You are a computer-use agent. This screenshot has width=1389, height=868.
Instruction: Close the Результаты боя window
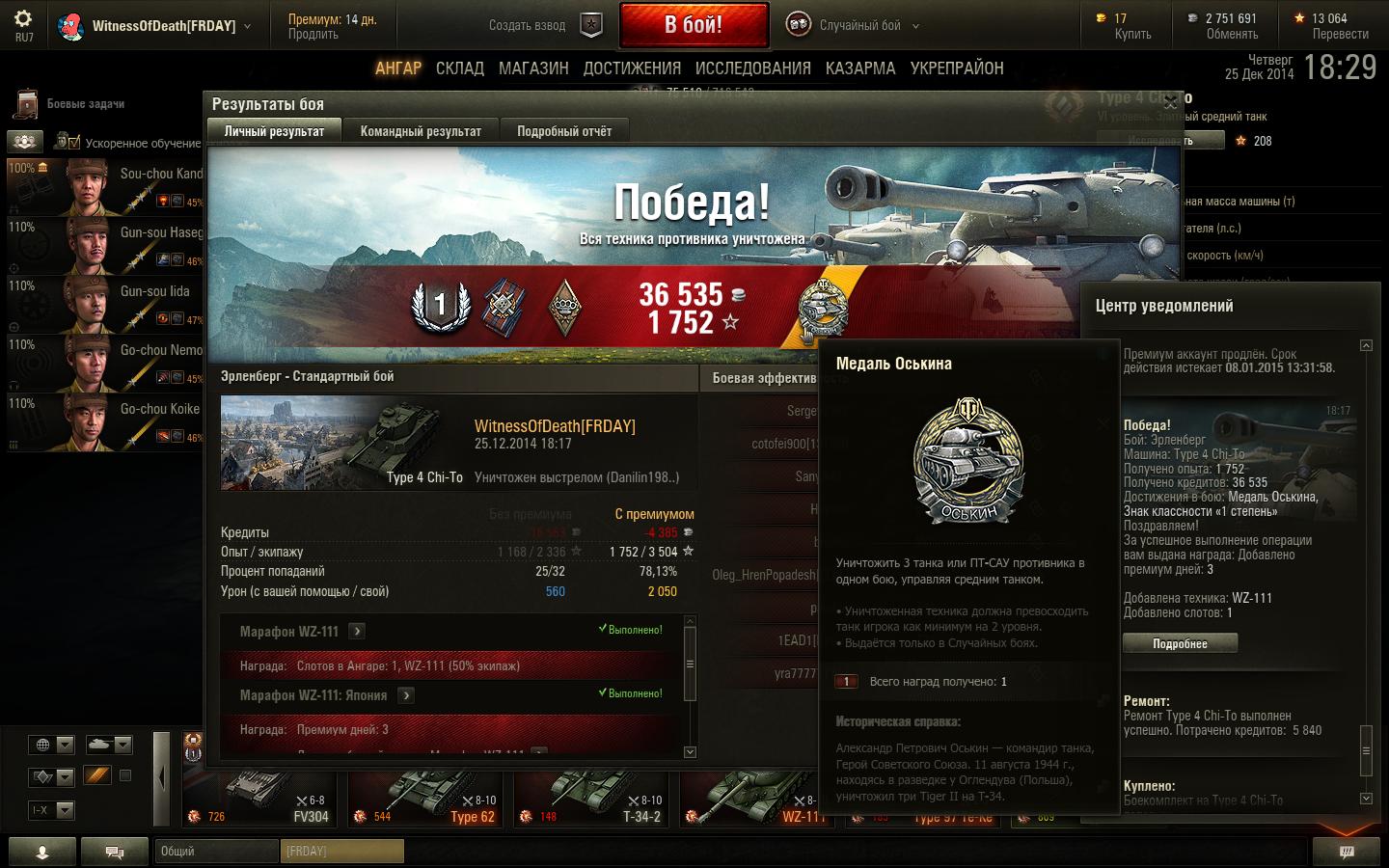point(1170,102)
